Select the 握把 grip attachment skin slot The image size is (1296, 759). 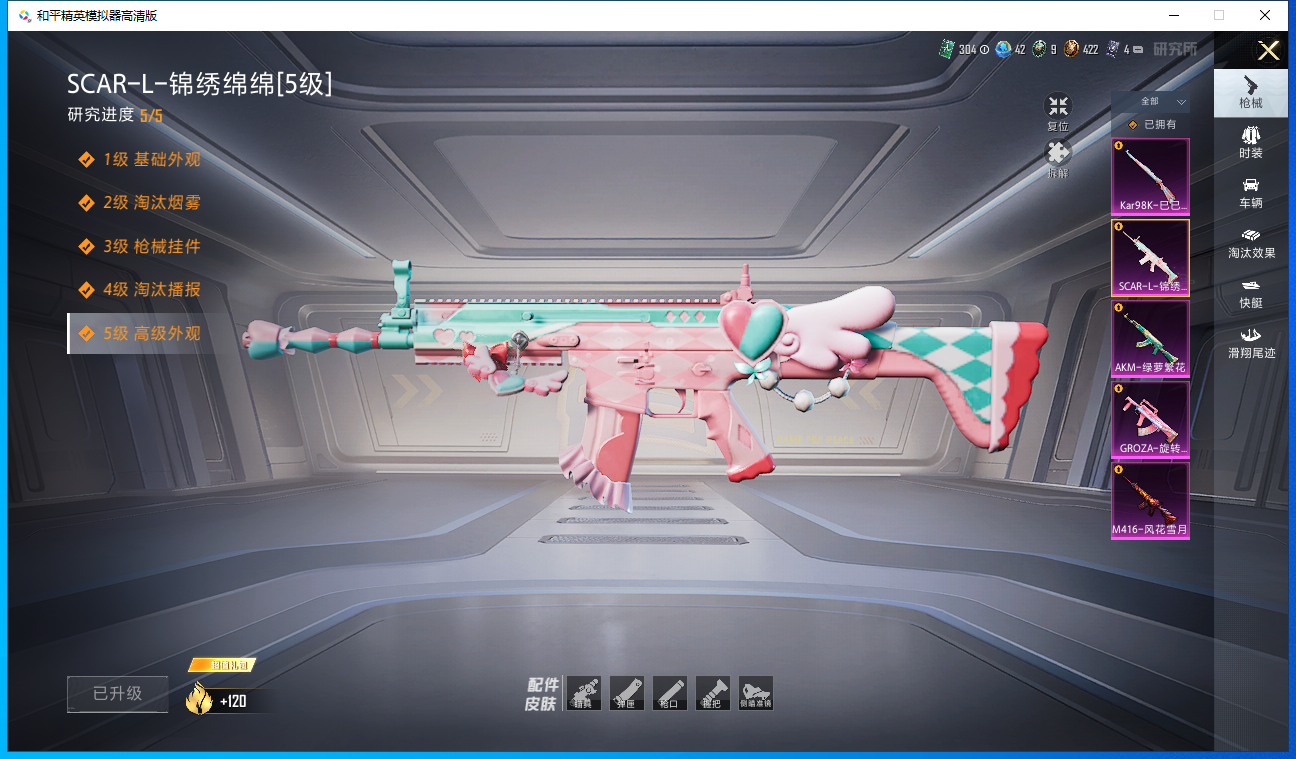point(713,693)
